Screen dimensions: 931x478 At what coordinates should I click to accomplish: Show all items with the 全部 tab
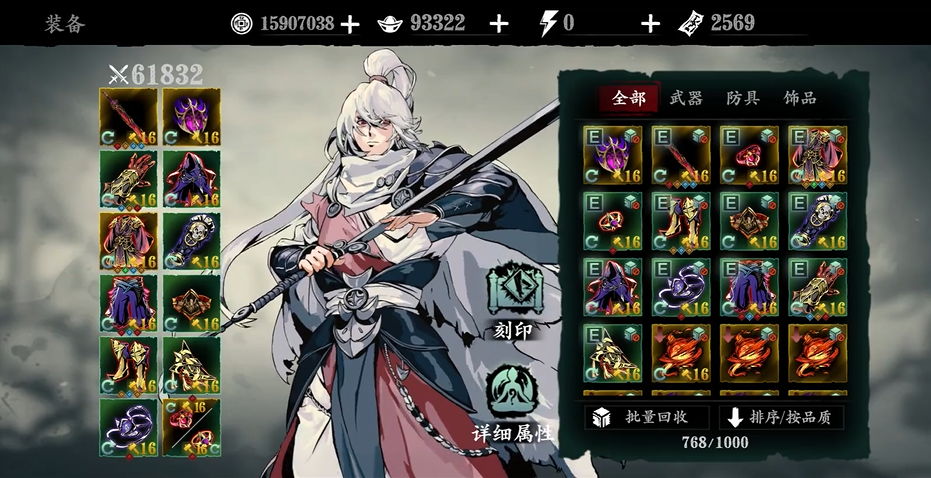[x=630, y=98]
